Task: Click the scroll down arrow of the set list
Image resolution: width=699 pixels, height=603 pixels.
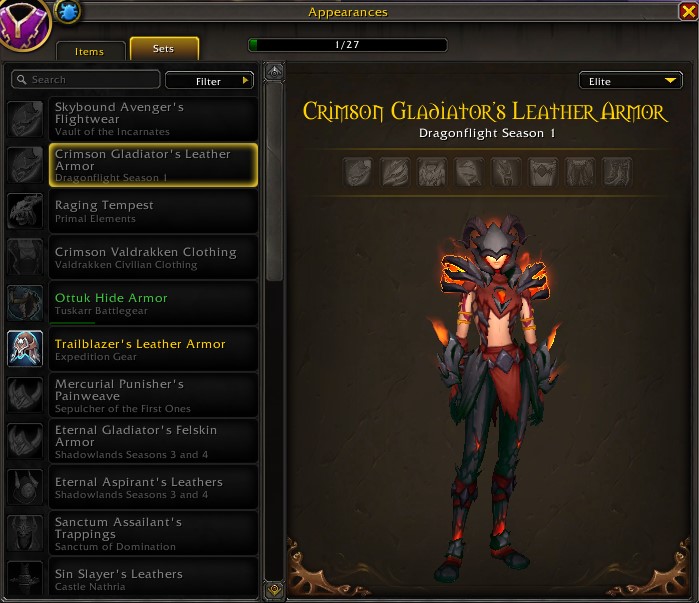Action: coord(275,589)
